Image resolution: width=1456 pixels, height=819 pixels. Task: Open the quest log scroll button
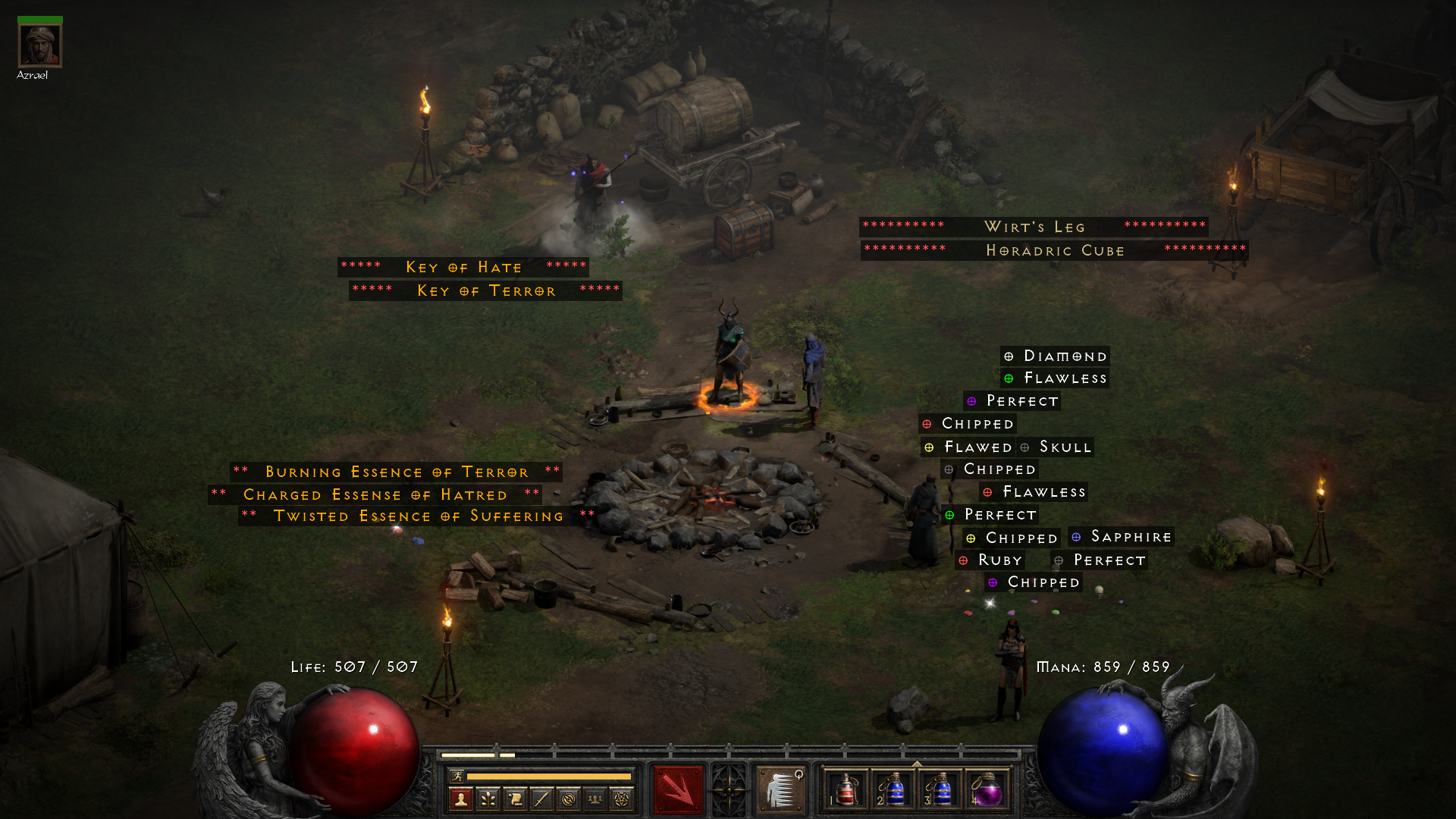[x=515, y=799]
